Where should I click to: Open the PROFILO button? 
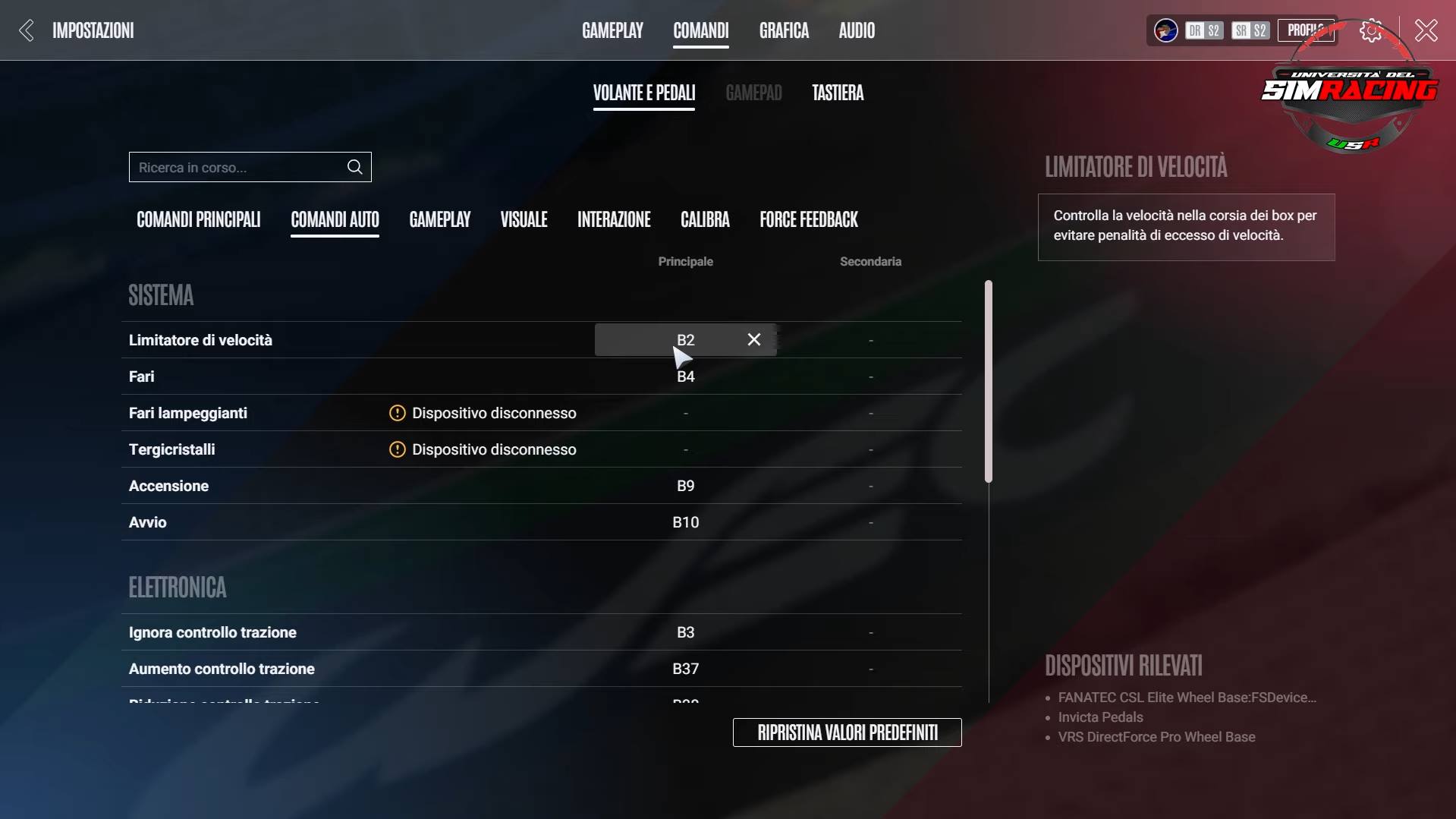[1305, 30]
